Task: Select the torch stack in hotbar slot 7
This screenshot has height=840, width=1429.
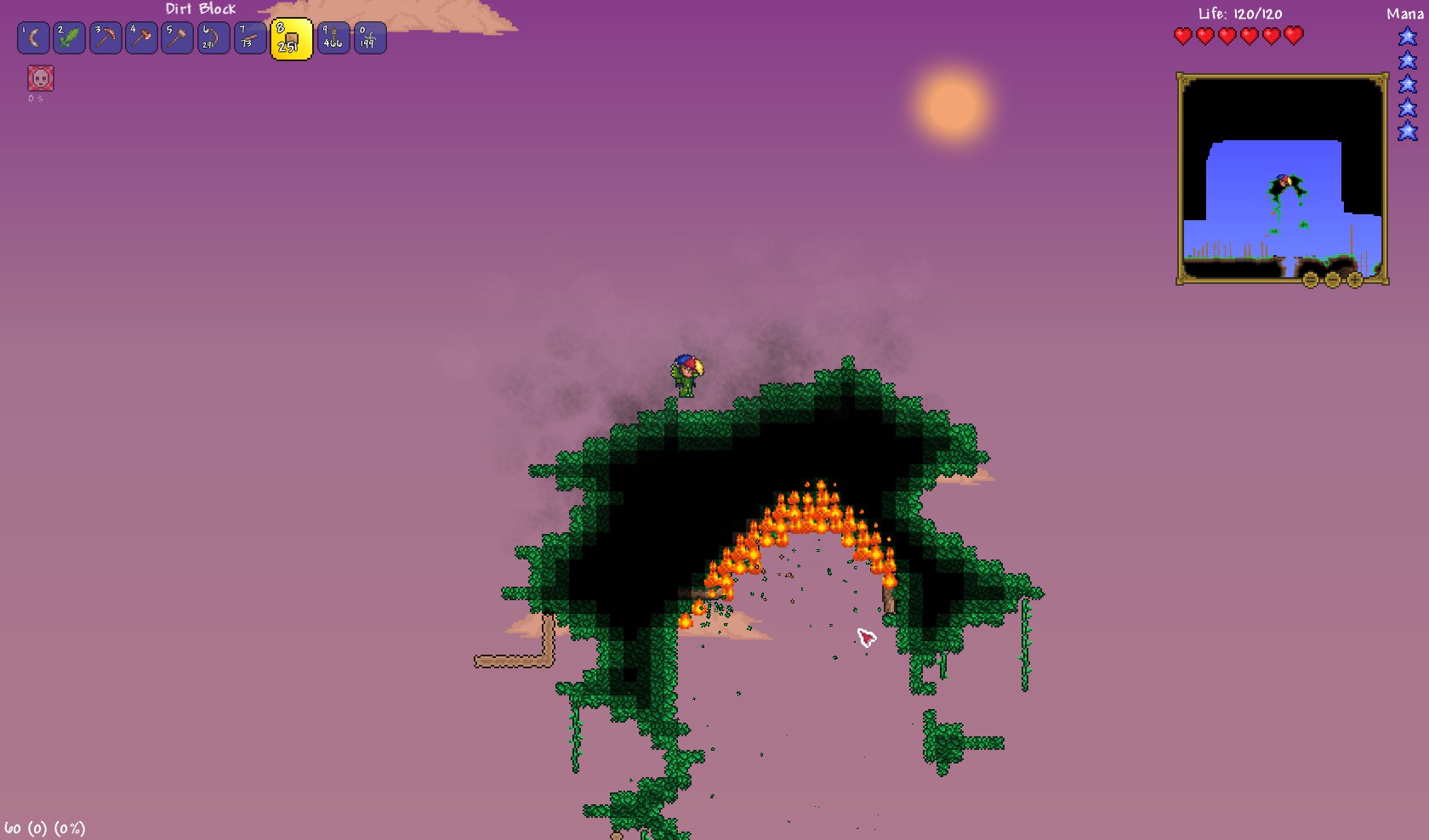Action: [x=248, y=37]
